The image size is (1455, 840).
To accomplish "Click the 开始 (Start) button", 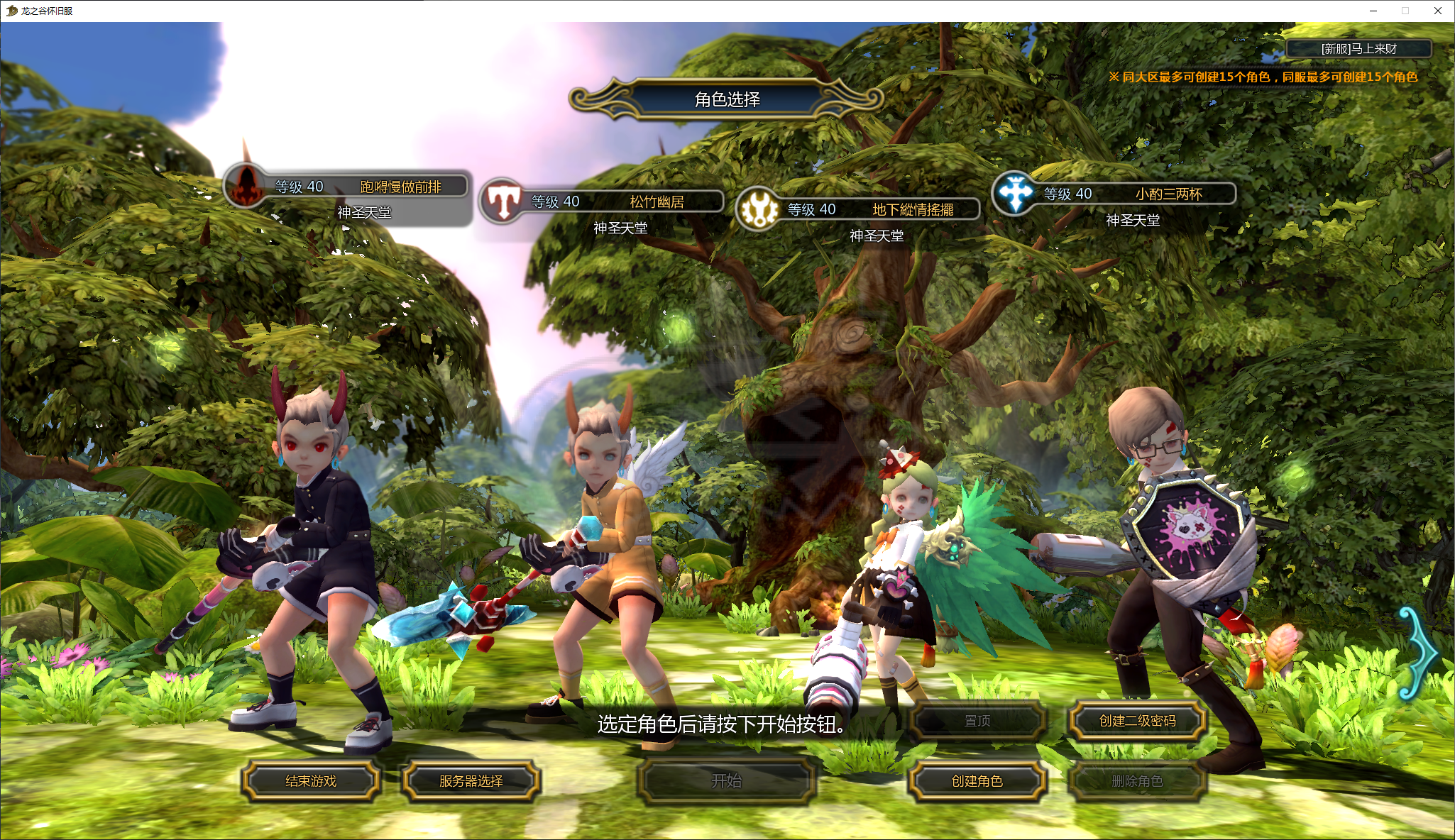I will coord(726,781).
